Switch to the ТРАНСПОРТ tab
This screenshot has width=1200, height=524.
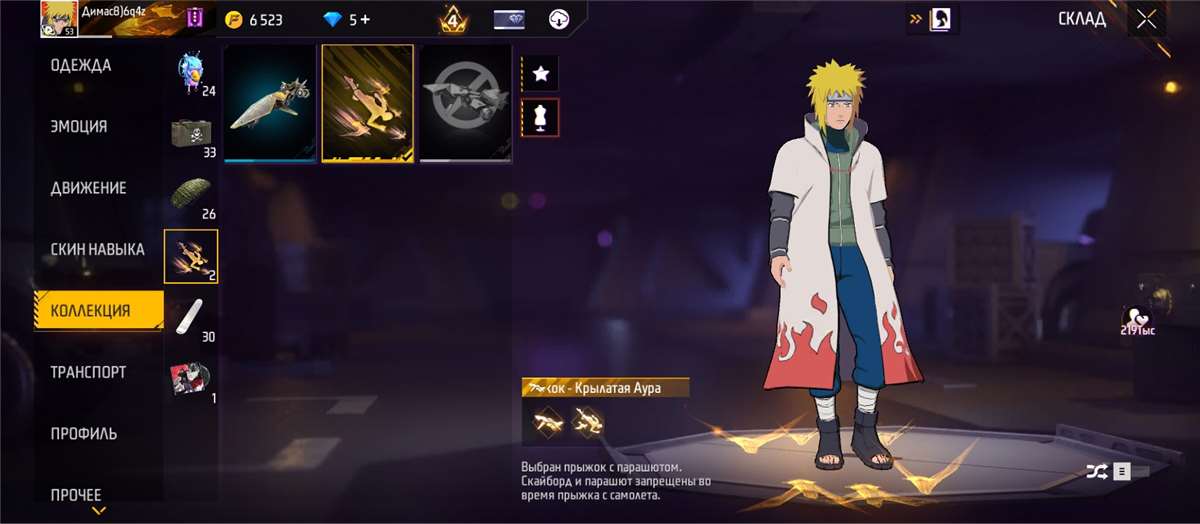(89, 372)
